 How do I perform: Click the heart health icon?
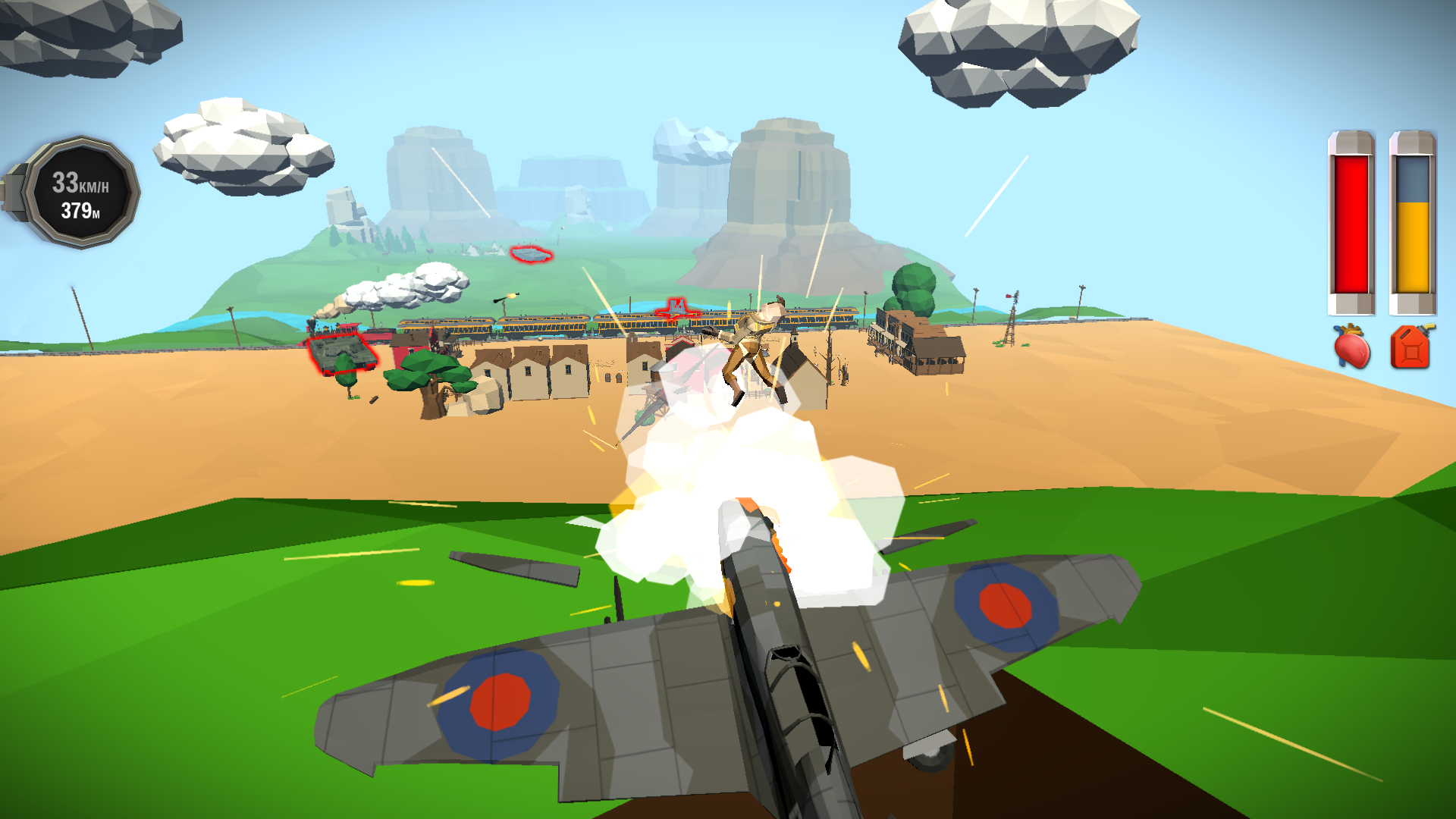click(1353, 350)
